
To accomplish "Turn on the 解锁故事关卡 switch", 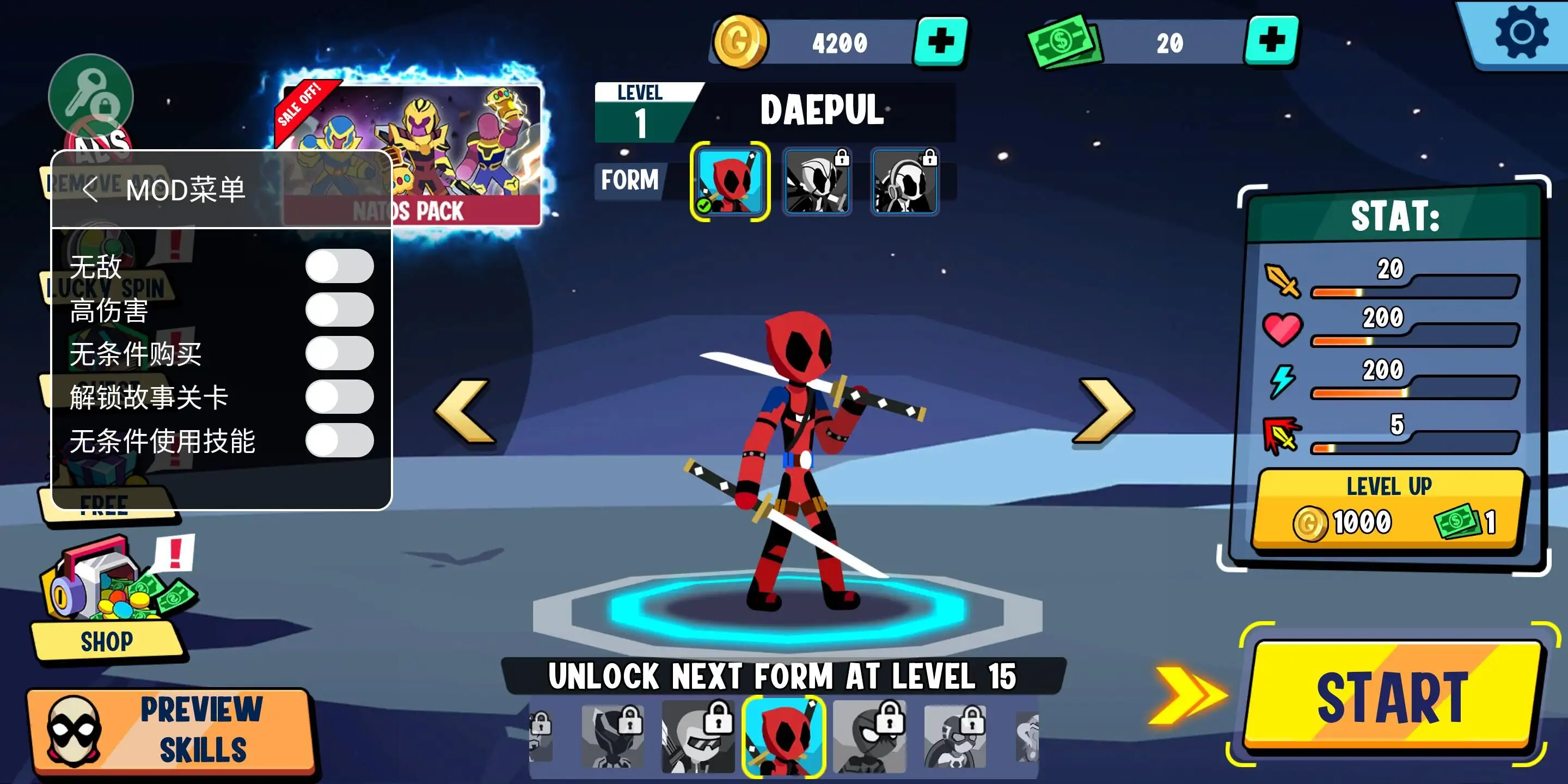I will (x=339, y=397).
